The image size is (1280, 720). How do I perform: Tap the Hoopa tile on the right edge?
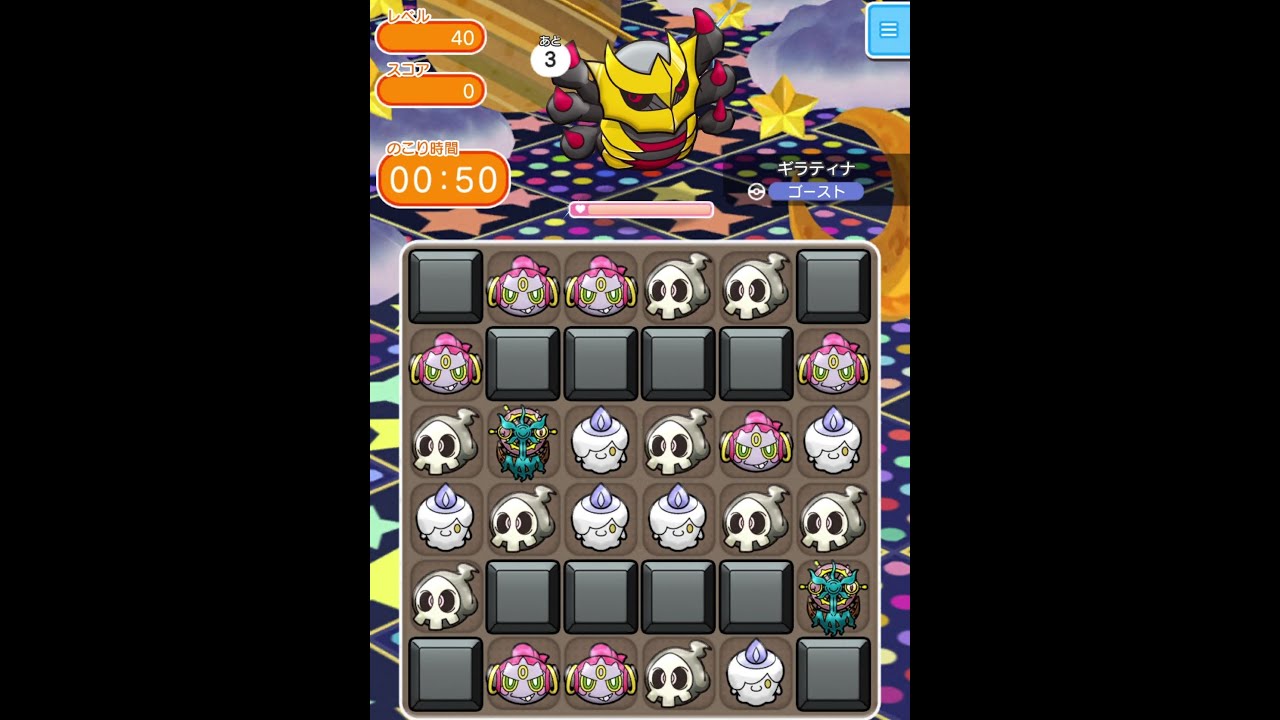(833, 366)
